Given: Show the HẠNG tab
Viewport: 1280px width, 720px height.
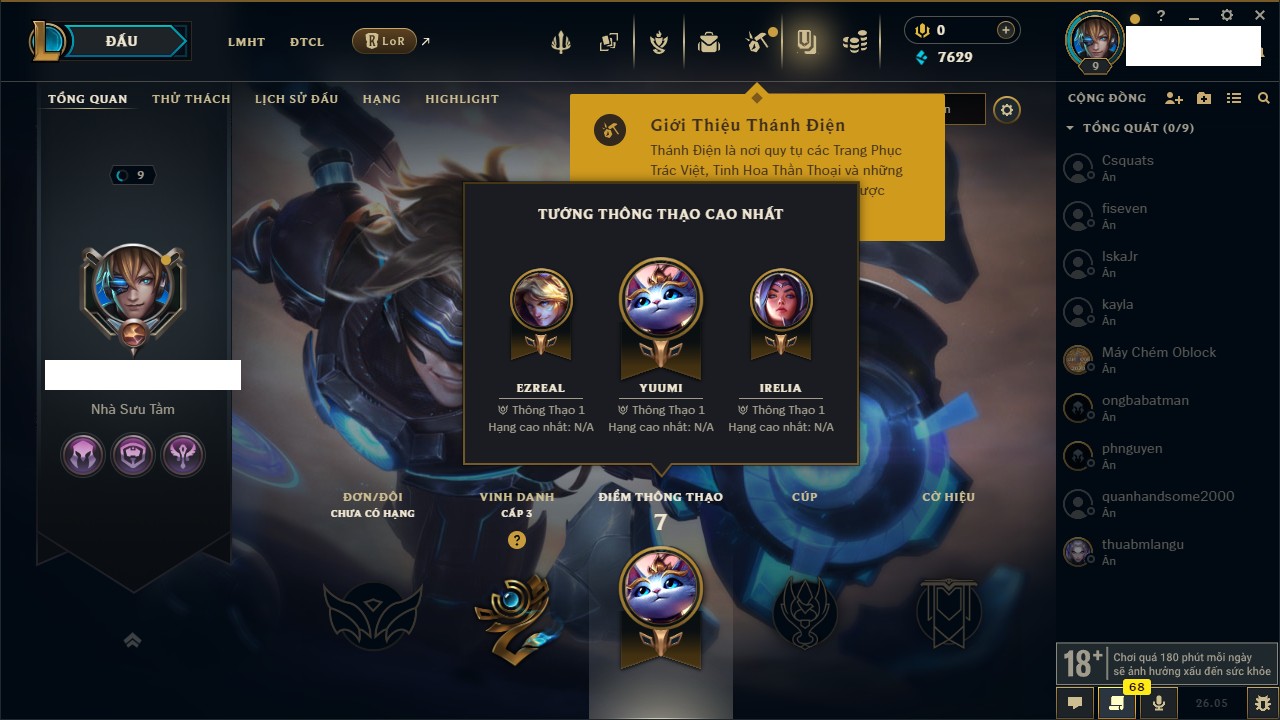Looking at the screenshot, I should coord(381,99).
